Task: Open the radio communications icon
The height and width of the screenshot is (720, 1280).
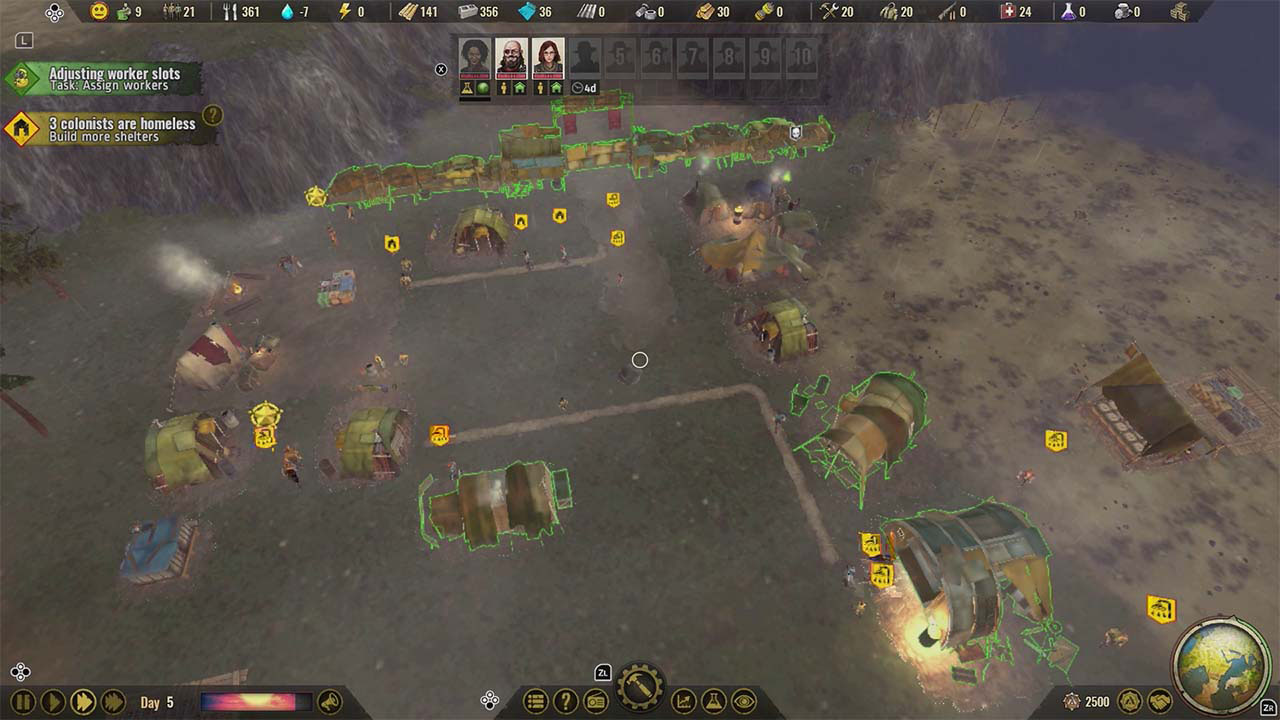Action: pyautogui.click(x=597, y=702)
